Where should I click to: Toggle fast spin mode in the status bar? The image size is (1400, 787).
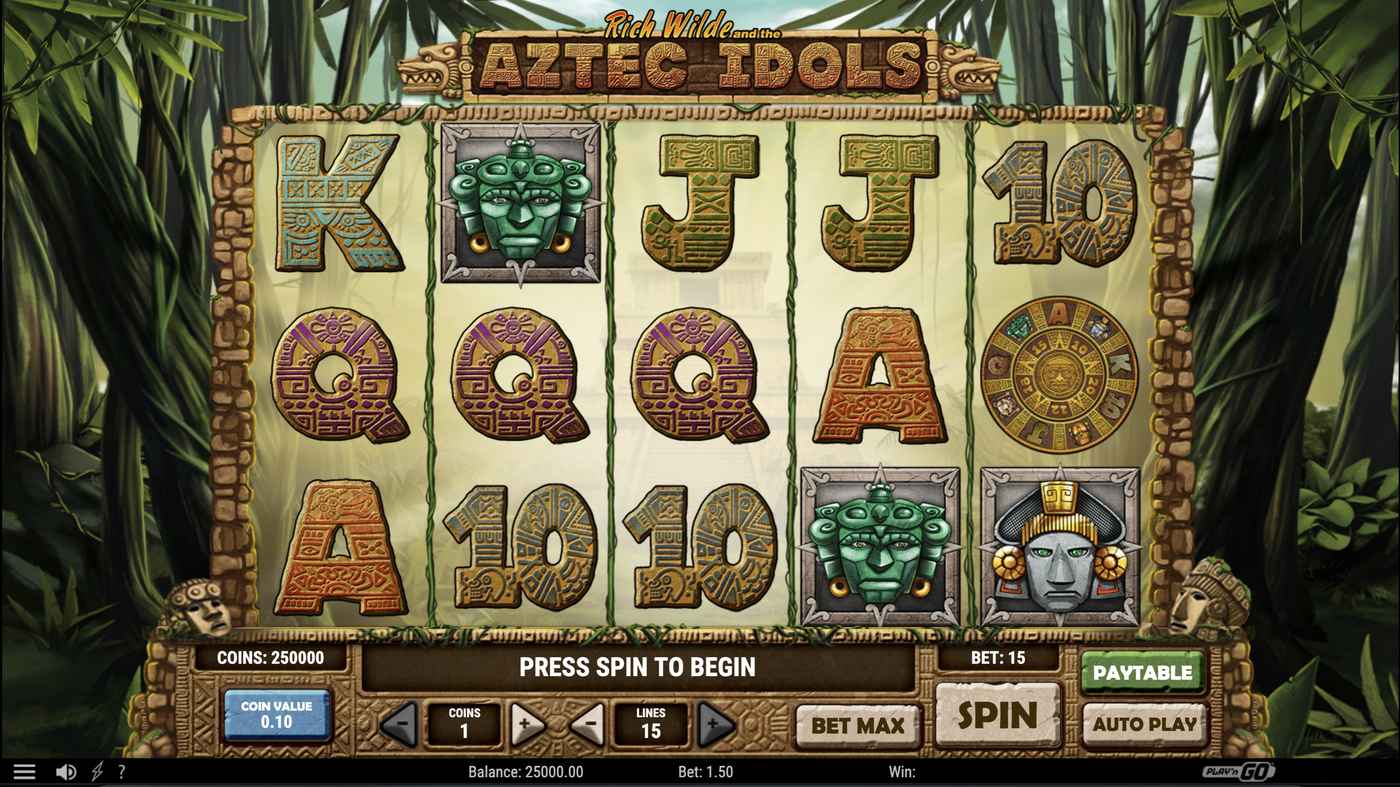pos(96,770)
